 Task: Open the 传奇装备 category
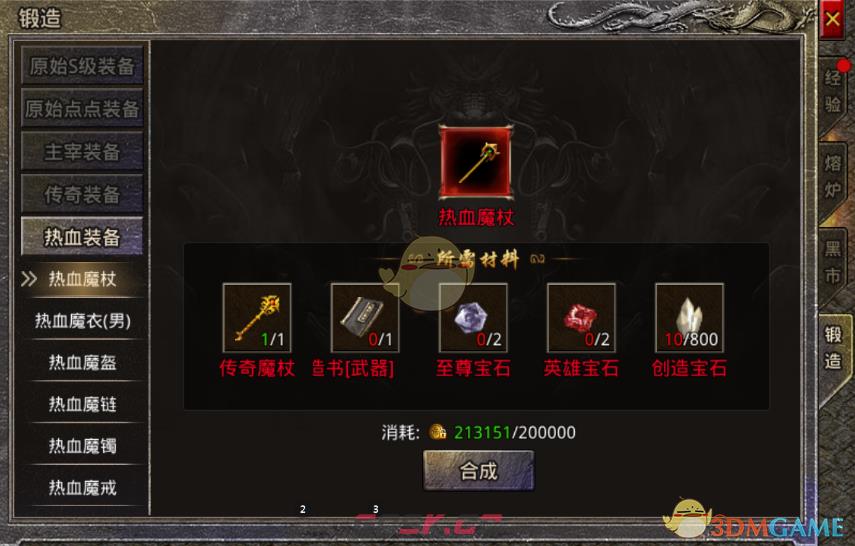(83, 194)
